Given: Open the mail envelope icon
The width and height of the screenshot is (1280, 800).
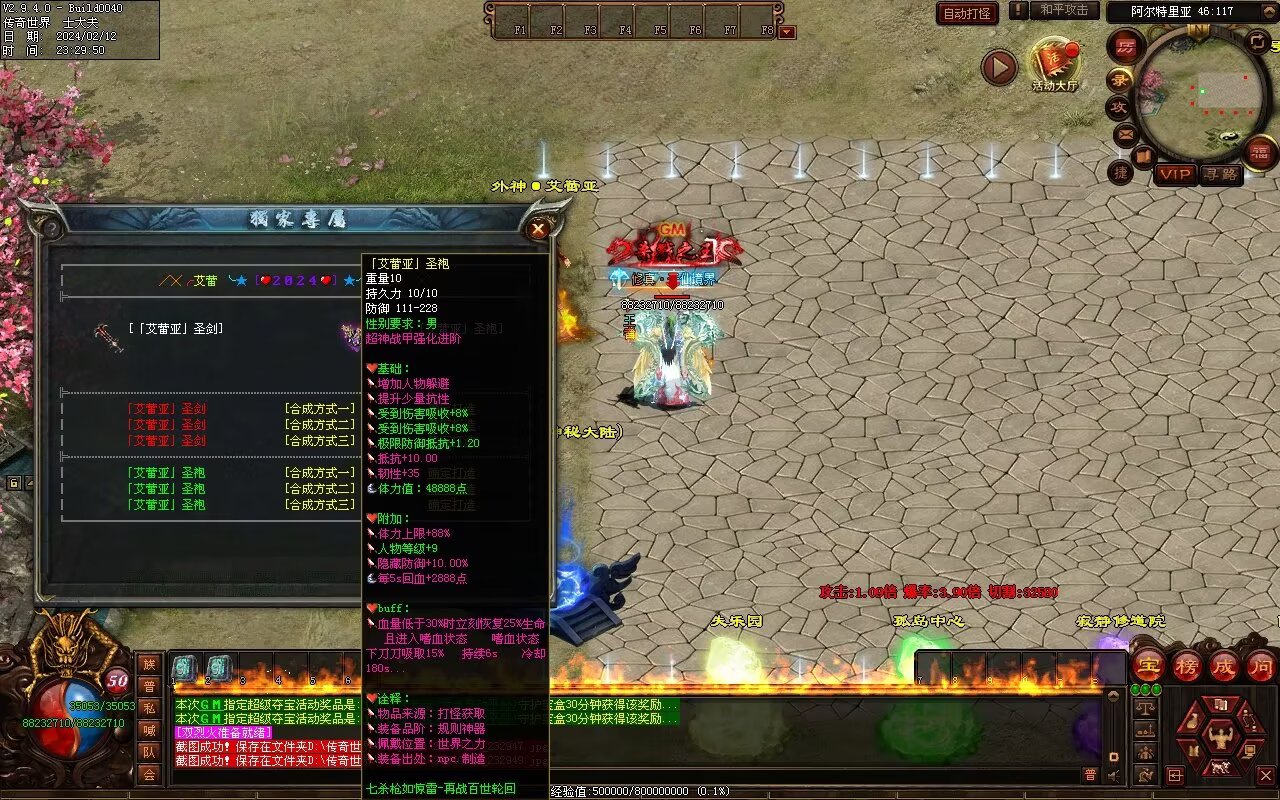Looking at the screenshot, I should (x=1126, y=133).
